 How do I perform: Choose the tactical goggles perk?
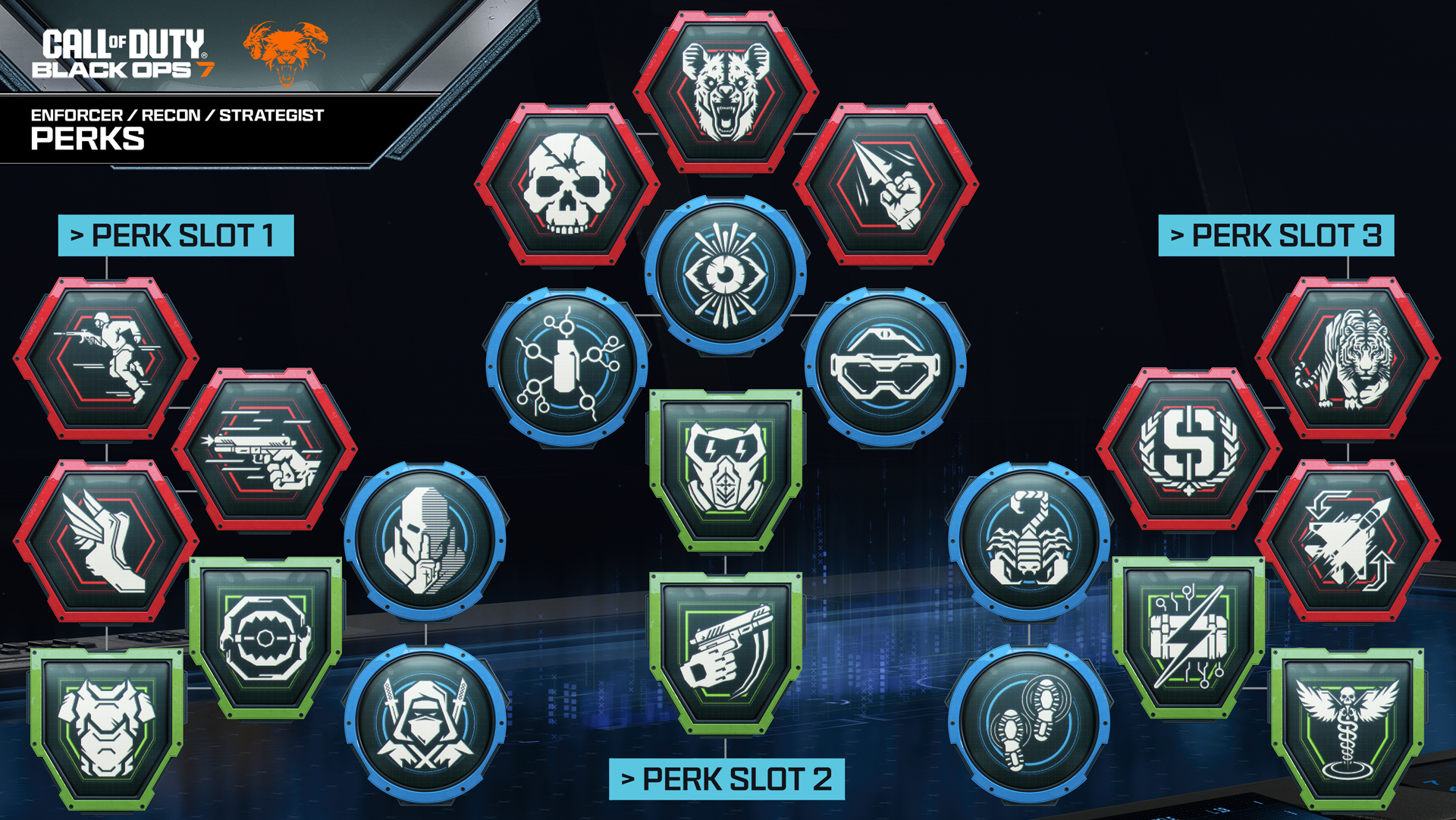[886, 366]
